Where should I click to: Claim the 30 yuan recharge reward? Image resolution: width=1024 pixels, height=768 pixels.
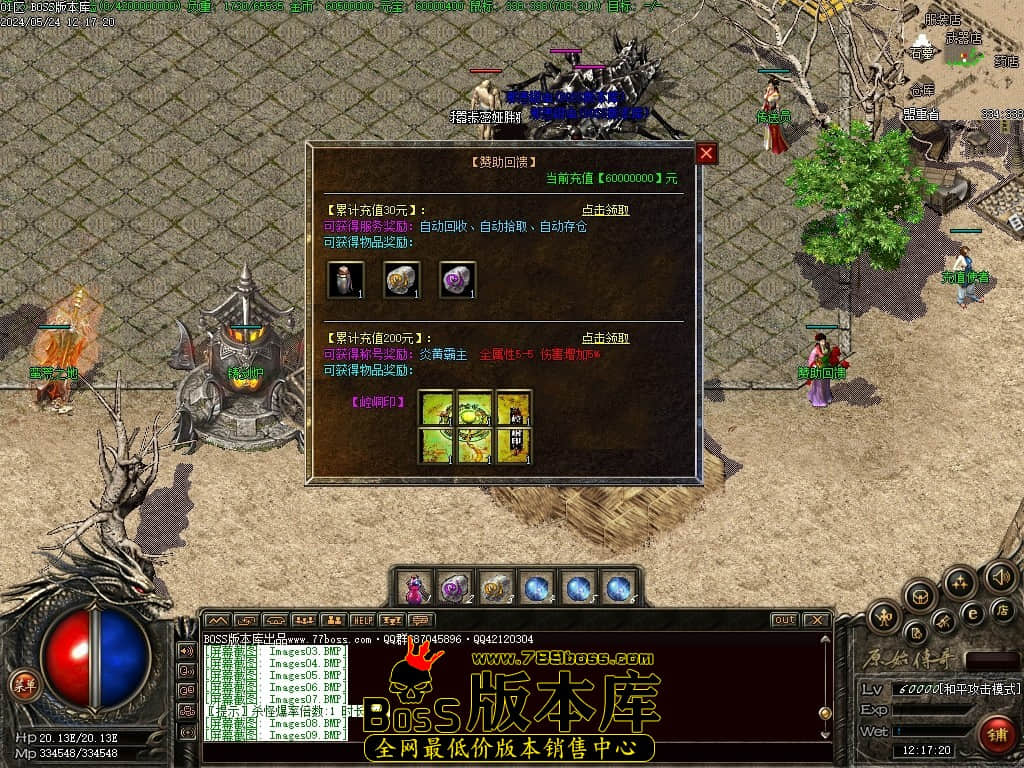[606, 210]
